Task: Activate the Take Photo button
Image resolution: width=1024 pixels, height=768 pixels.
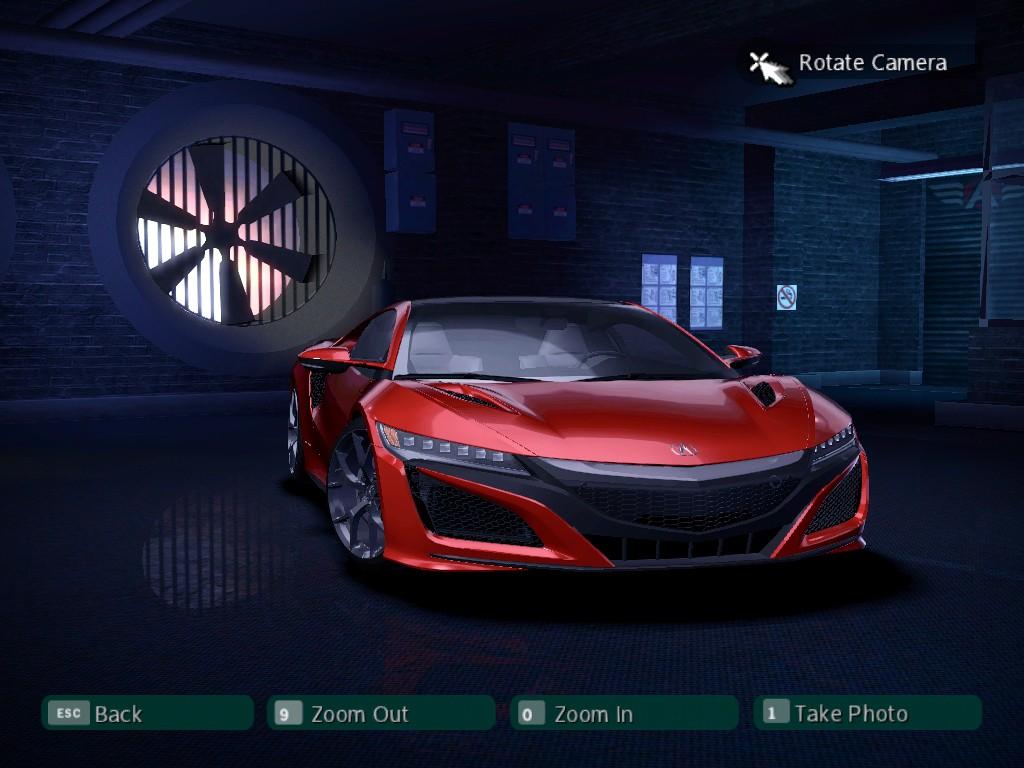Action: (866, 713)
